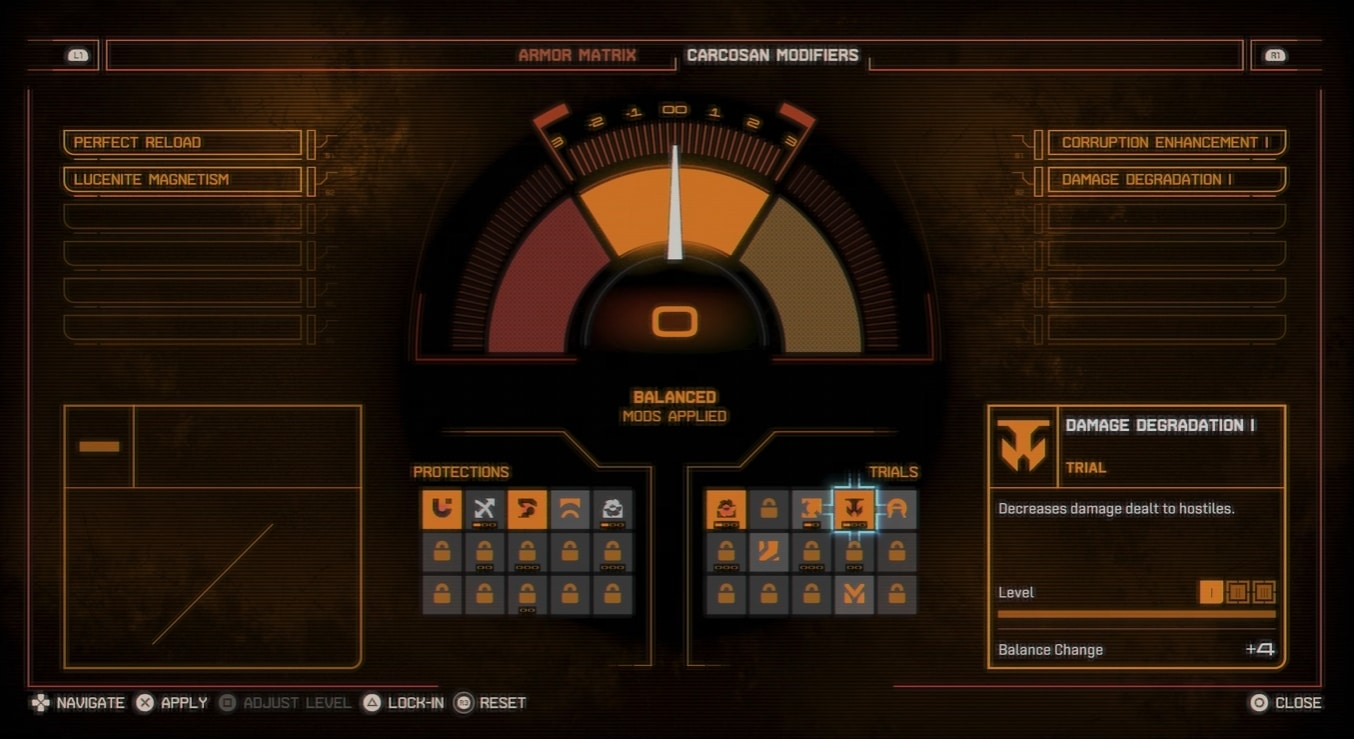The width and height of the screenshot is (1354, 739).
Task: Select the diagonal stripes trial icon
Action: (769, 552)
